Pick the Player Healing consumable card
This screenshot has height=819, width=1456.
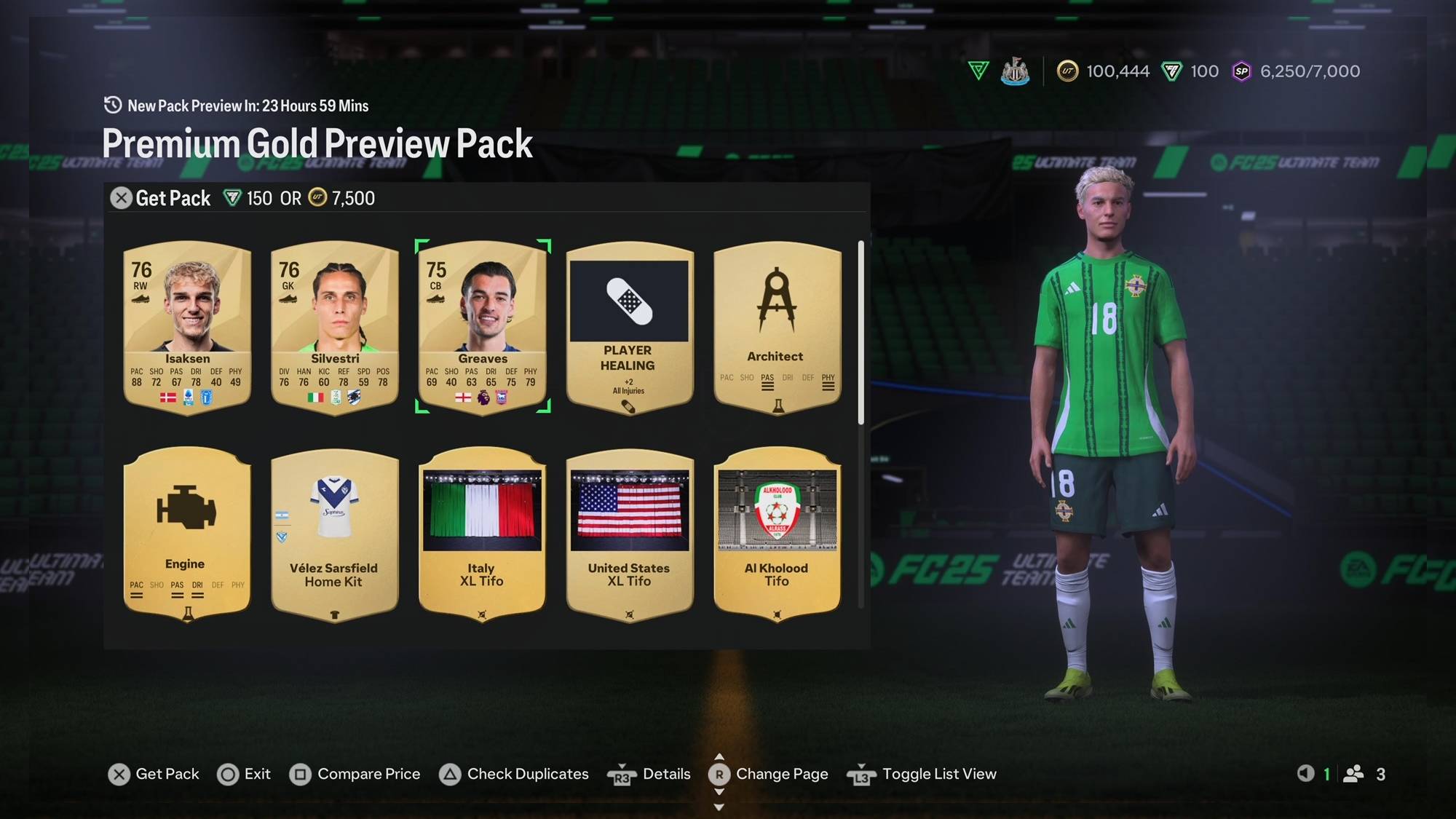tap(630, 326)
